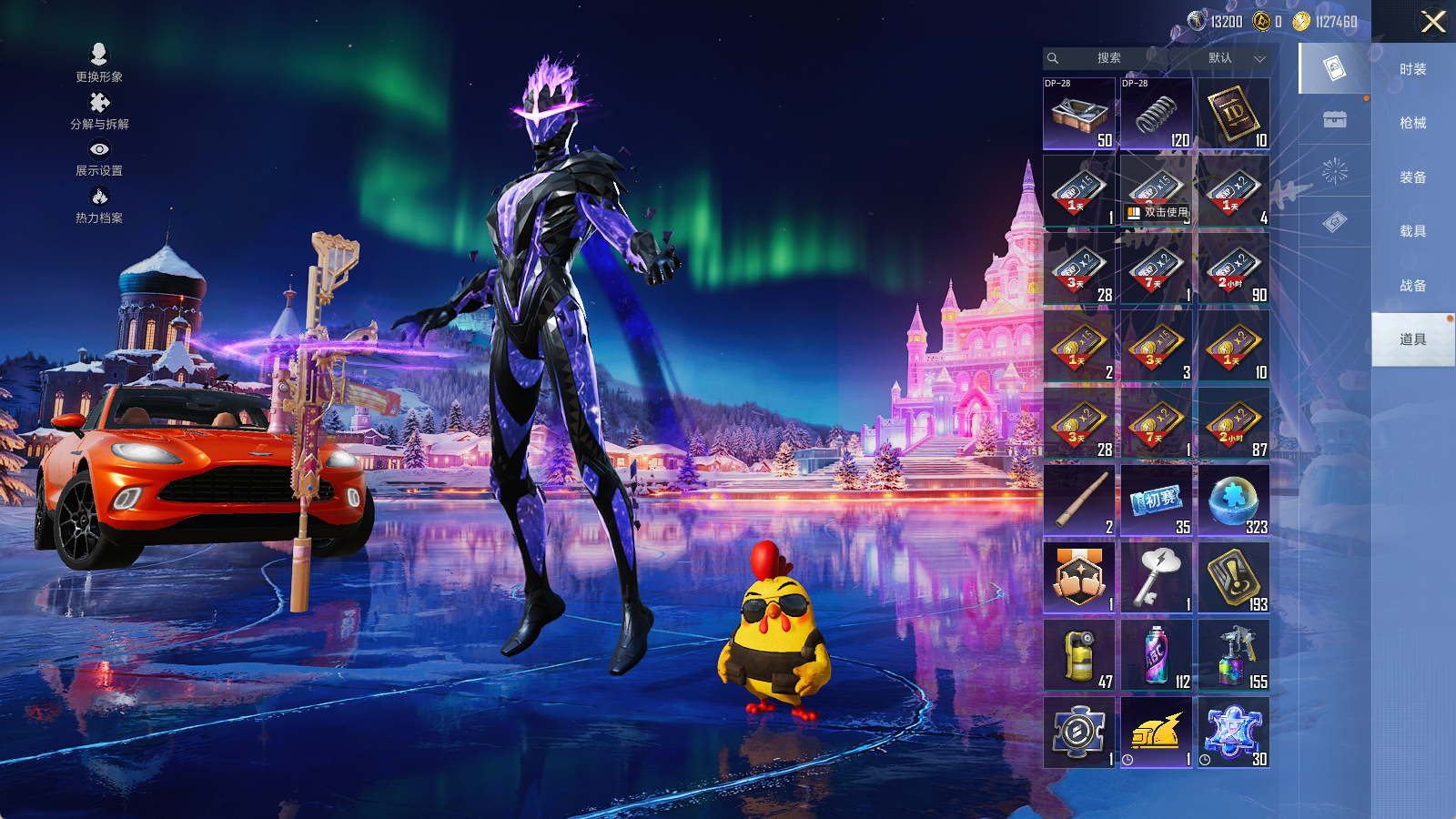Switch to the 时装 outfits tab
The height and width of the screenshot is (819, 1456).
coord(1412,69)
